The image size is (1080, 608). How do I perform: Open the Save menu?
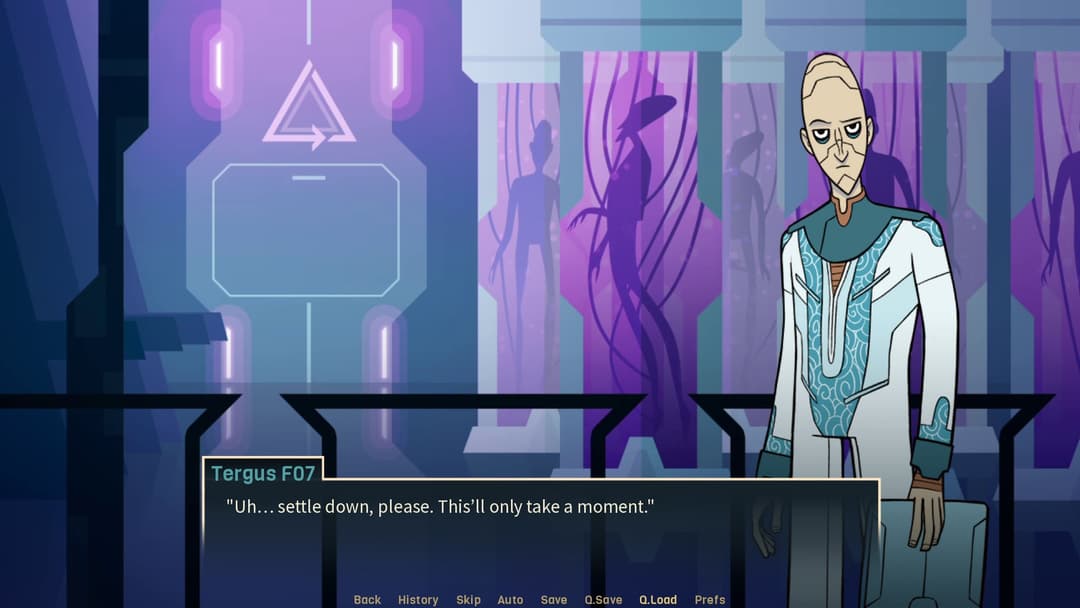pyautogui.click(x=554, y=600)
